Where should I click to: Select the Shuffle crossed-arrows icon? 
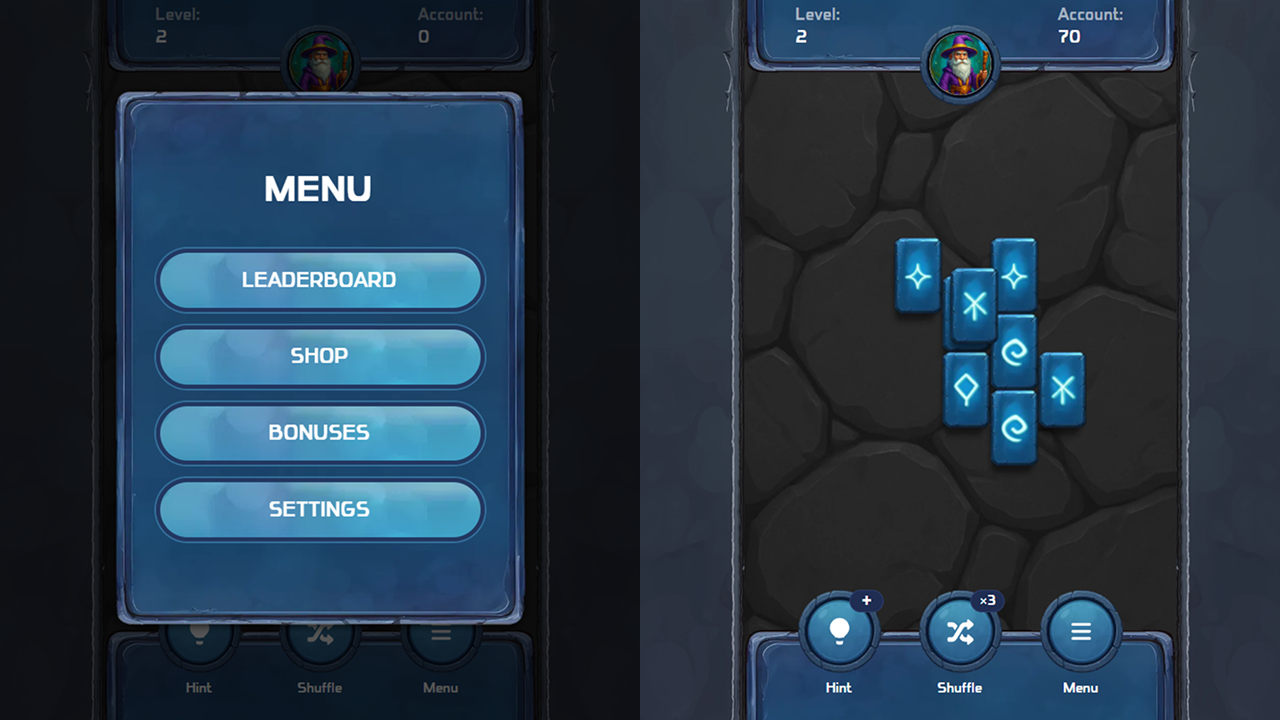coord(960,630)
